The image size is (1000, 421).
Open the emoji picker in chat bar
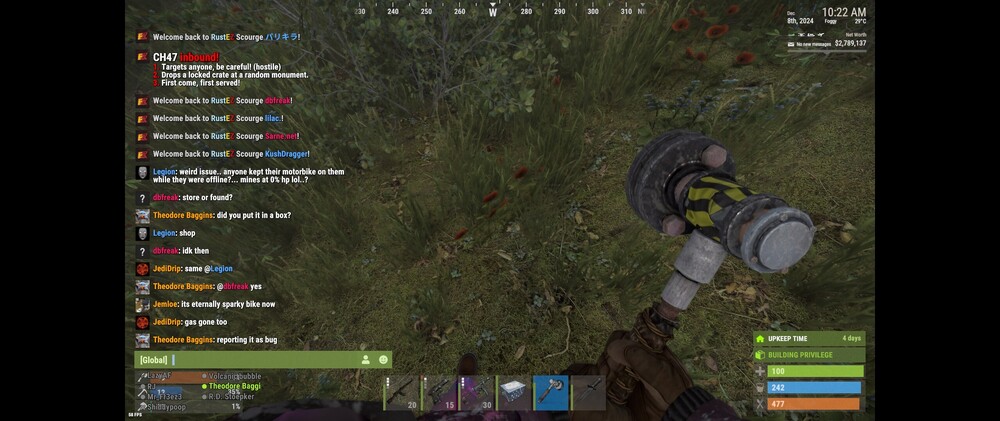[x=383, y=360]
